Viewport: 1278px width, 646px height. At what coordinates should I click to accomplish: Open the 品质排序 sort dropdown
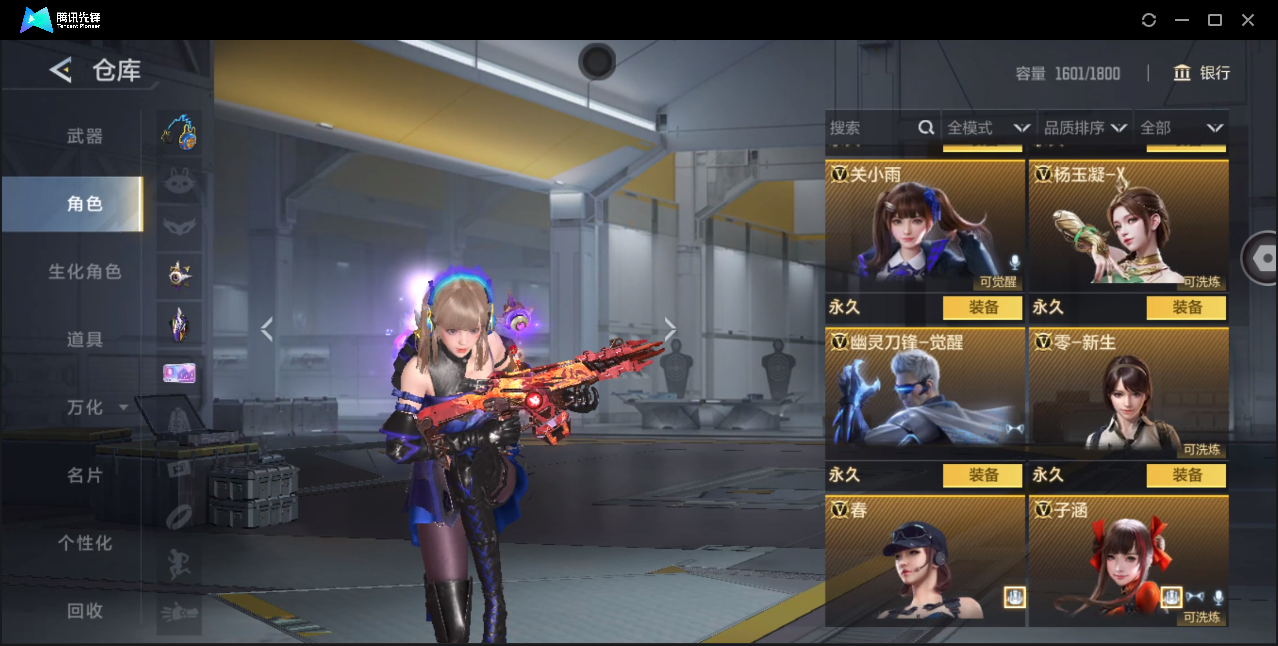1085,128
